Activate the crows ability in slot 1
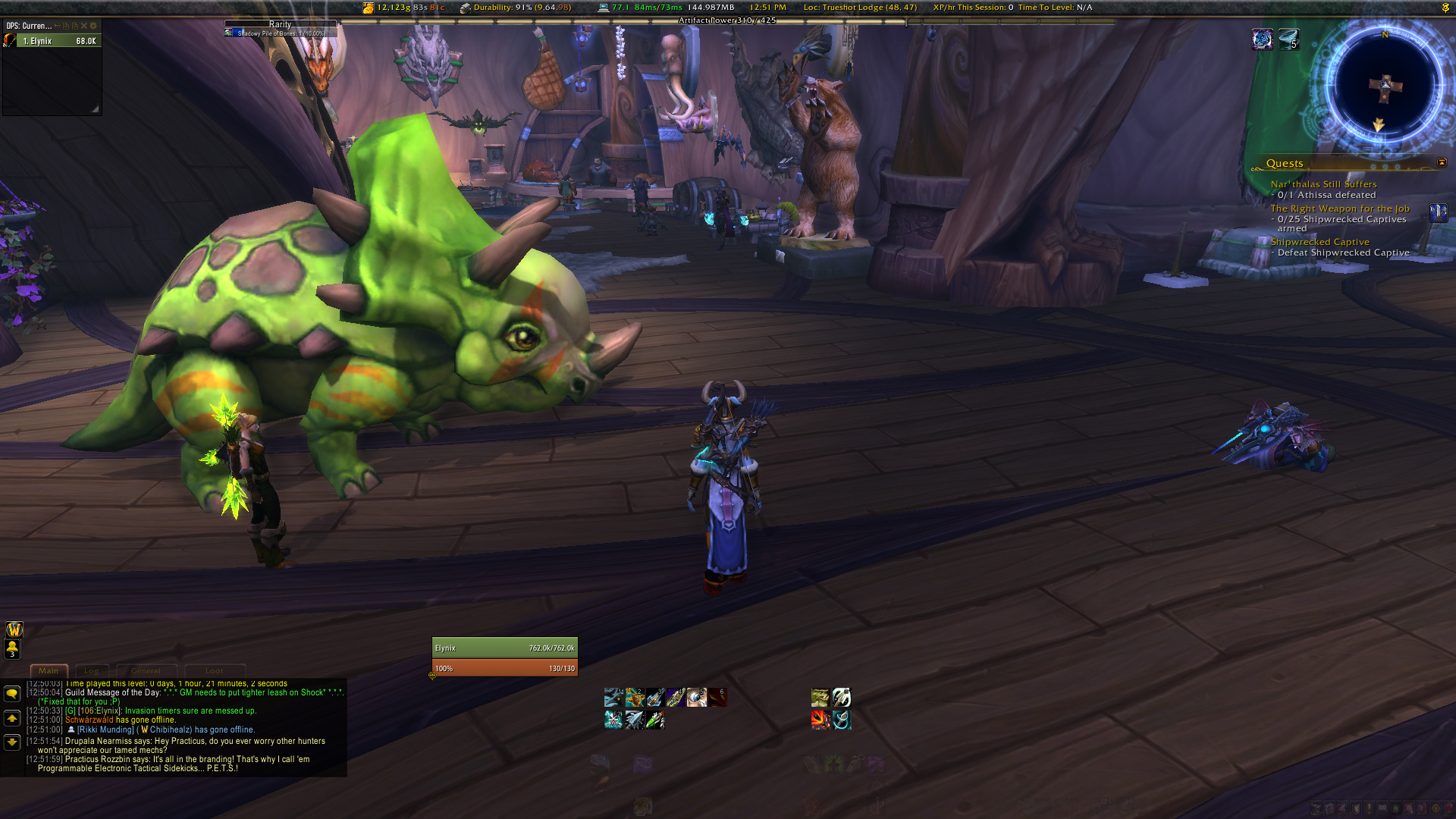The image size is (1456, 819). [x=613, y=697]
